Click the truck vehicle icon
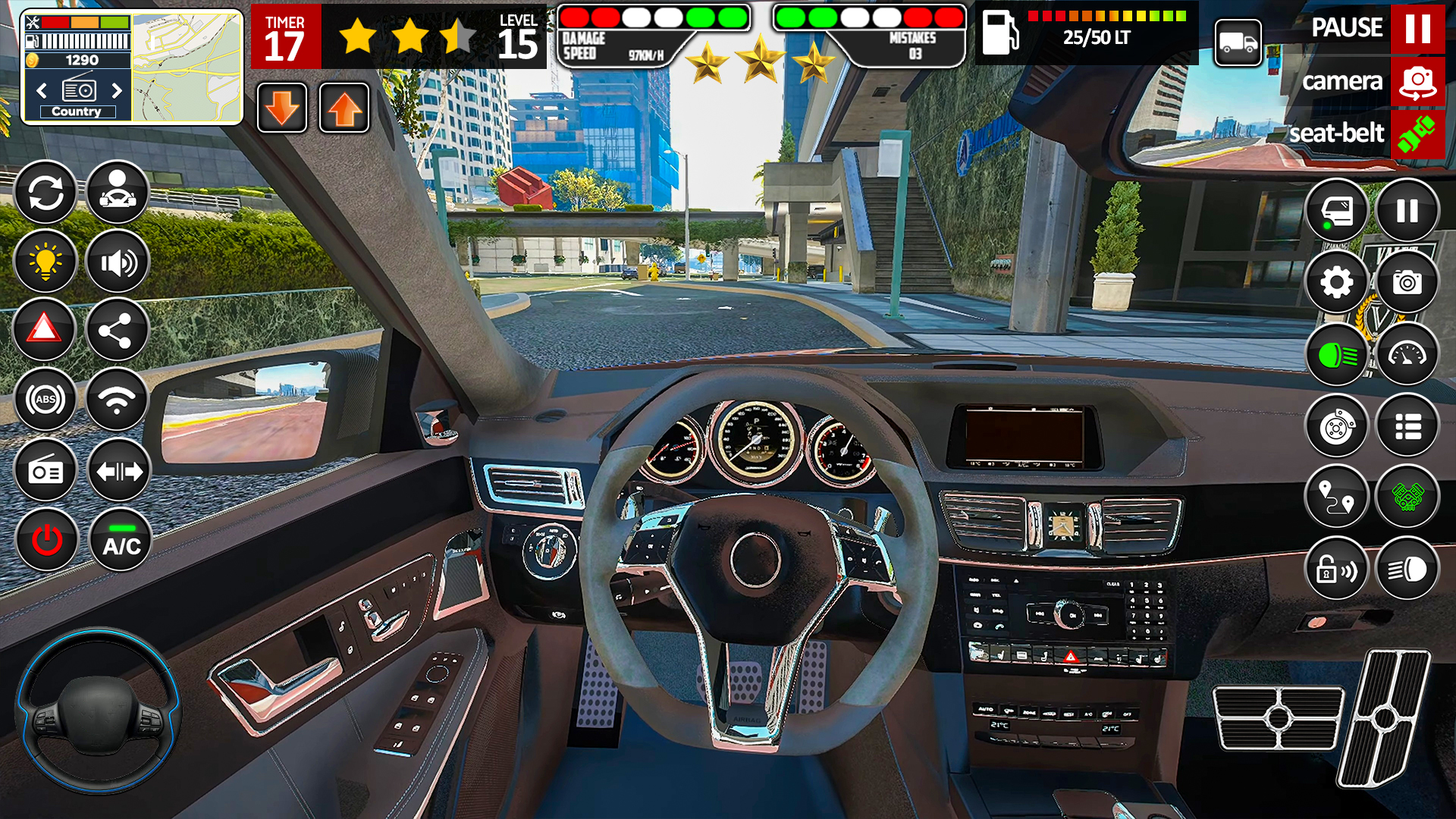Viewport: 1456px width, 819px height. (1238, 42)
